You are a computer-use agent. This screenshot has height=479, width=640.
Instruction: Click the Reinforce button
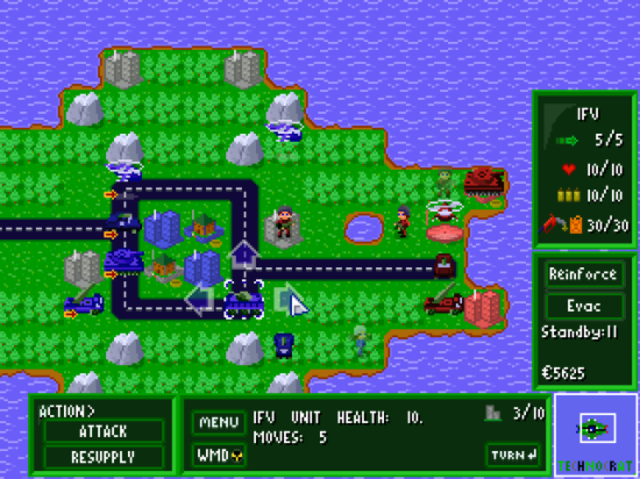(x=584, y=274)
